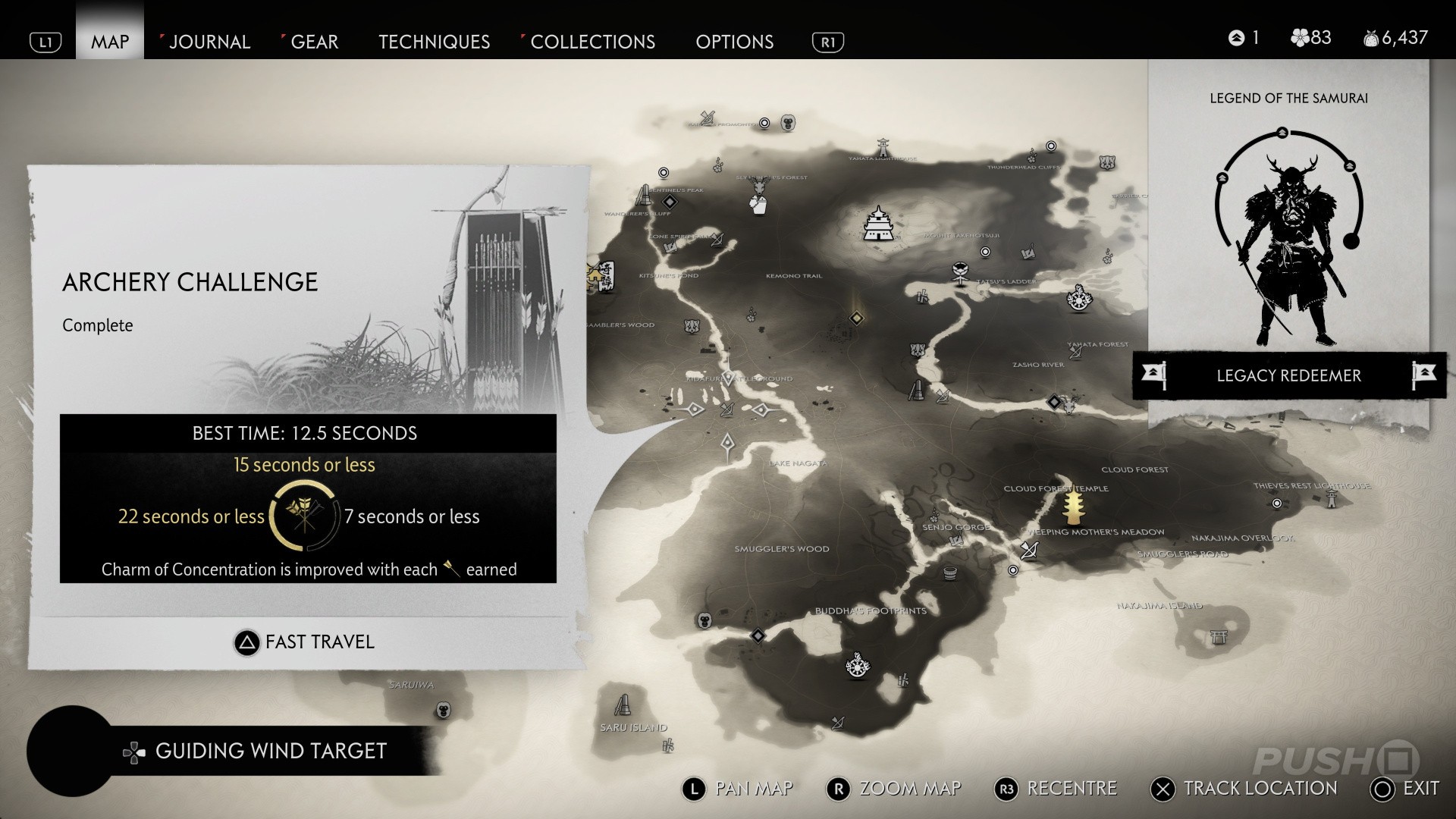Fast Travel to the Archery Challenge
This screenshot has height=819, width=1456.
[304, 641]
